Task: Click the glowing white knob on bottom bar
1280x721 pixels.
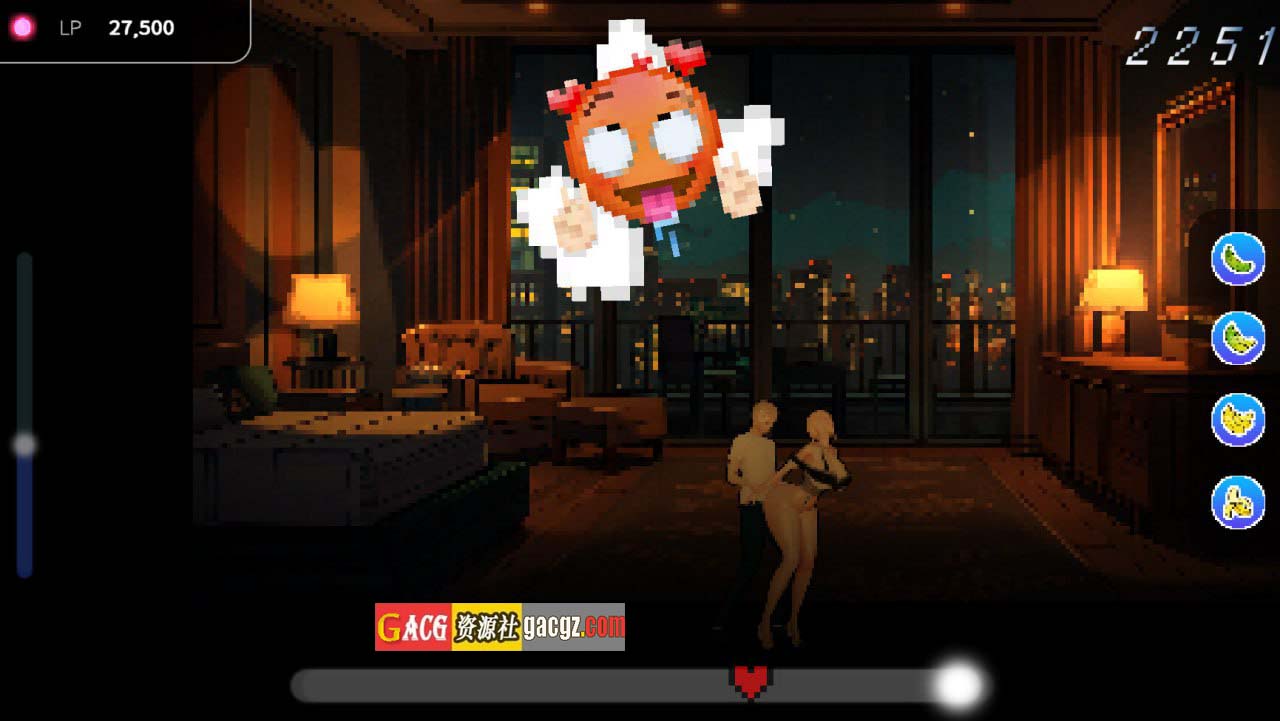Action: [958, 685]
